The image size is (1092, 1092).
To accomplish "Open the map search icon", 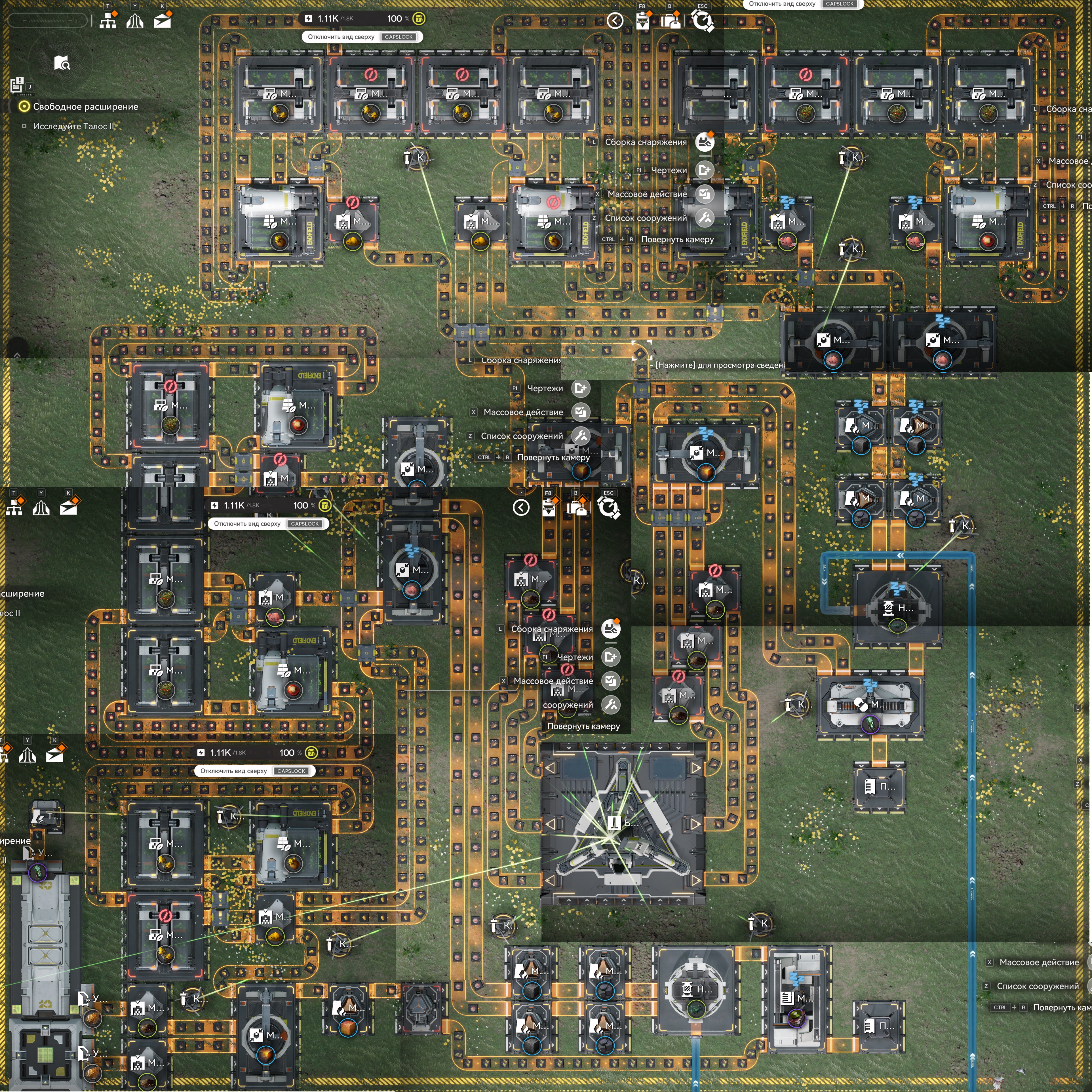I will (x=62, y=63).
